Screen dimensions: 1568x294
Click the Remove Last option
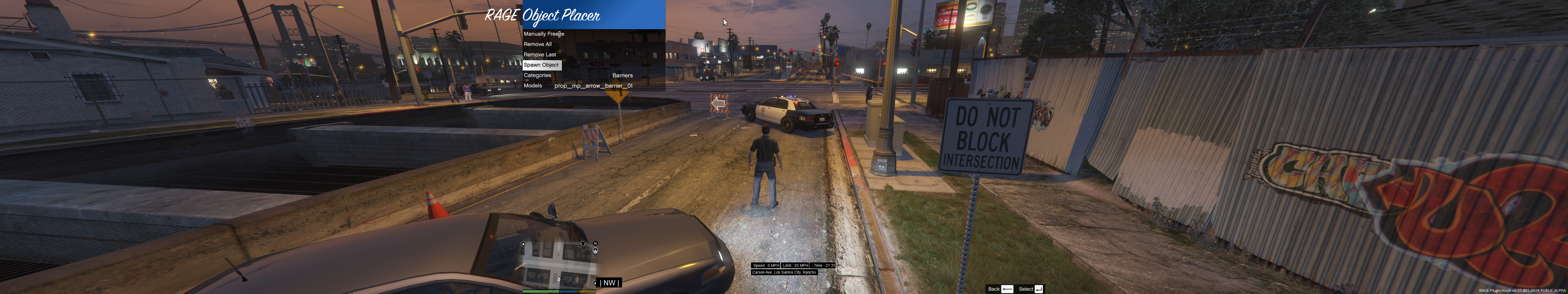539,55
